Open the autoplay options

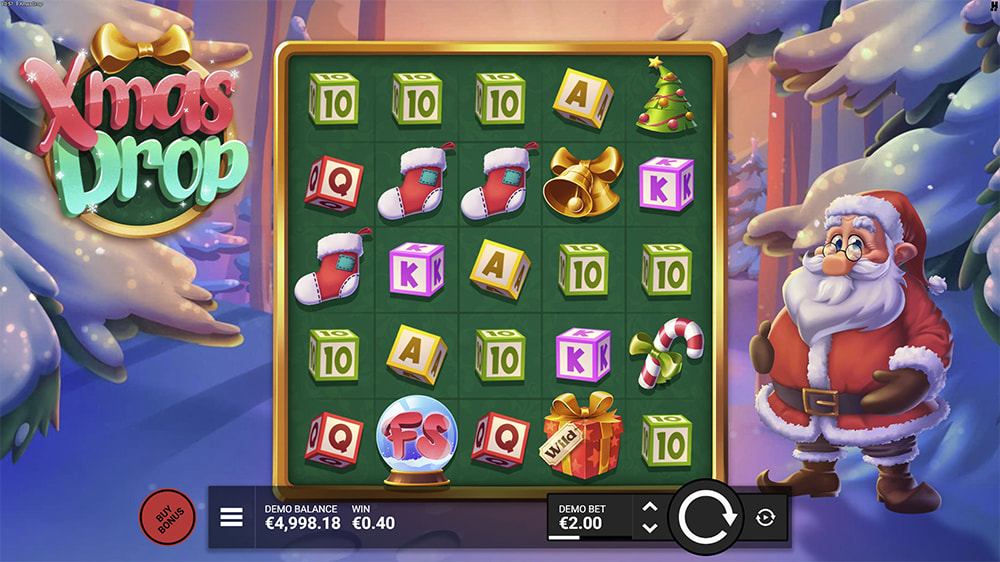coord(766,517)
